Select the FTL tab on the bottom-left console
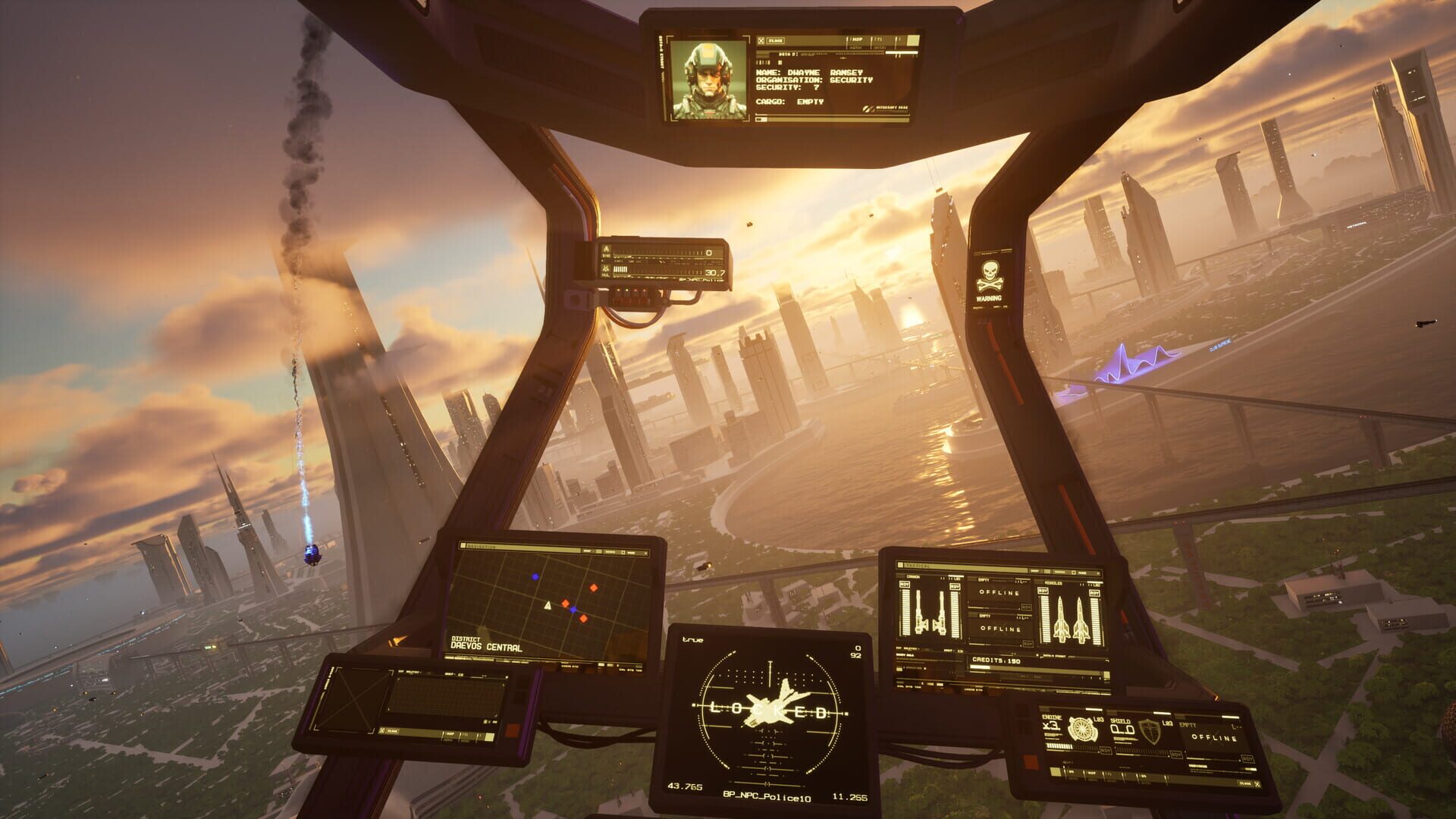The height and width of the screenshot is (819, 1456). click(466, 735)
